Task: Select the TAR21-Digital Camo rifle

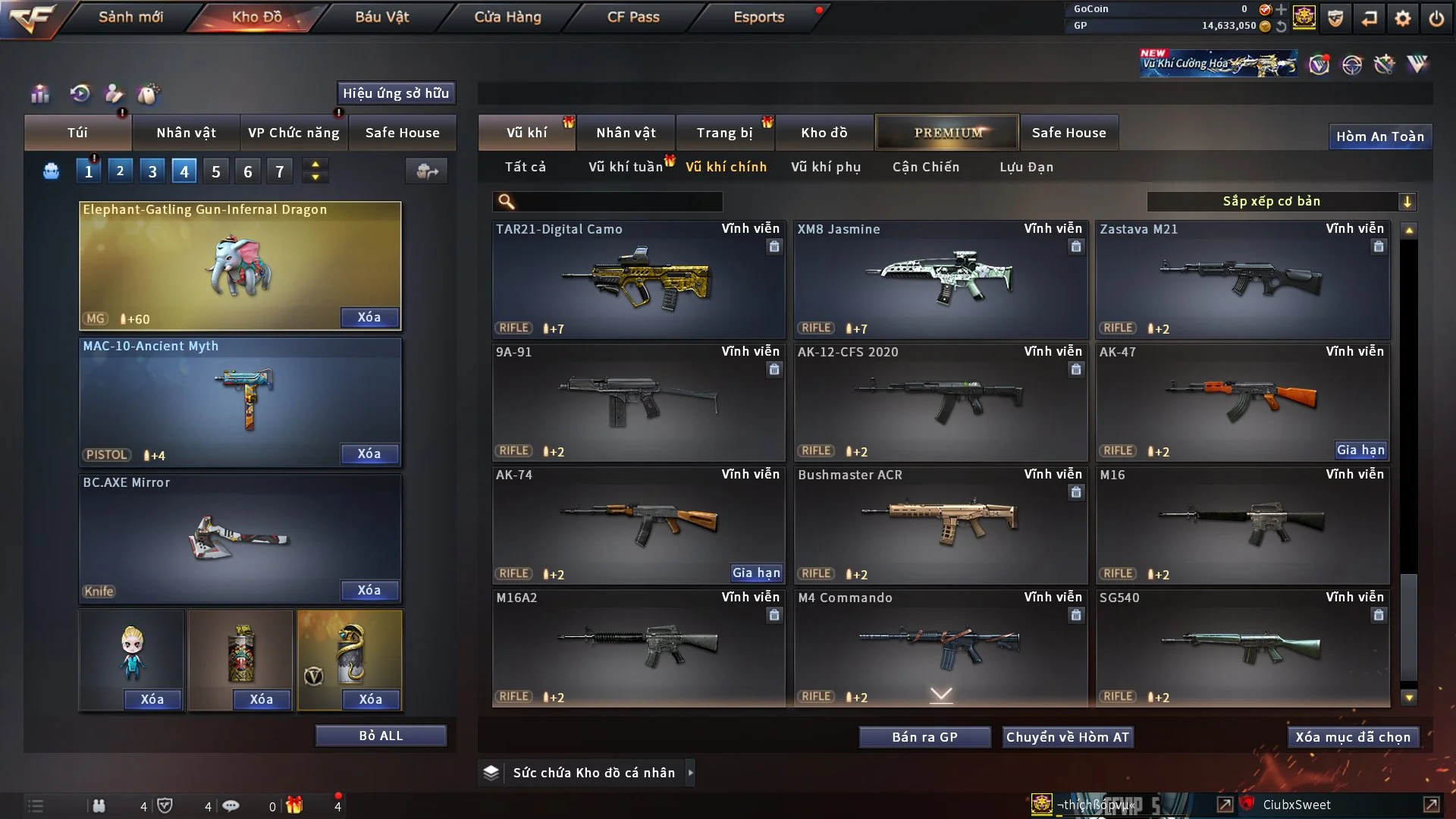Action: [638, 281]
